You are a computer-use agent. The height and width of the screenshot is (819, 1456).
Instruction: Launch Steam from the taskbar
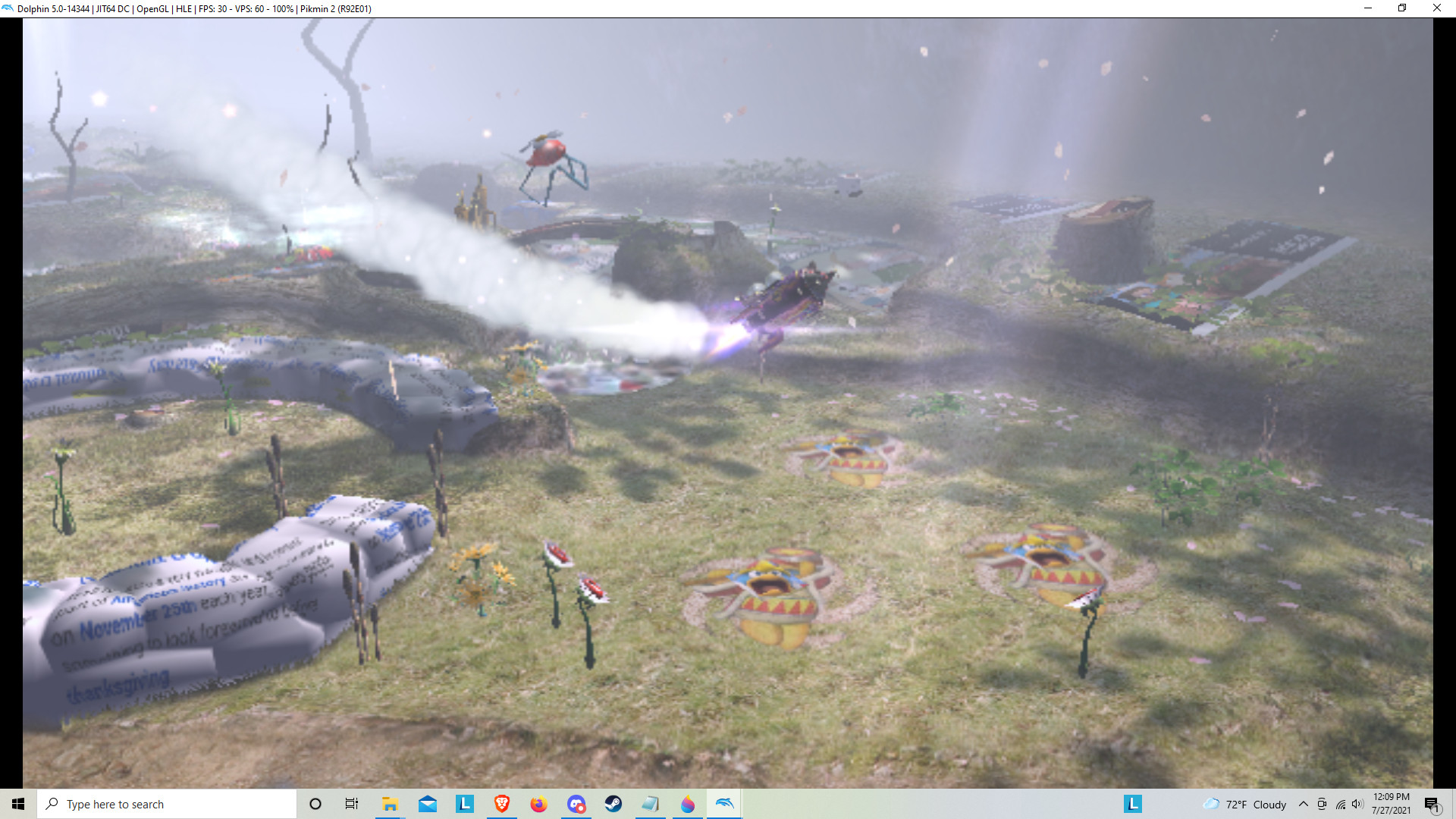tap(613, 804)
